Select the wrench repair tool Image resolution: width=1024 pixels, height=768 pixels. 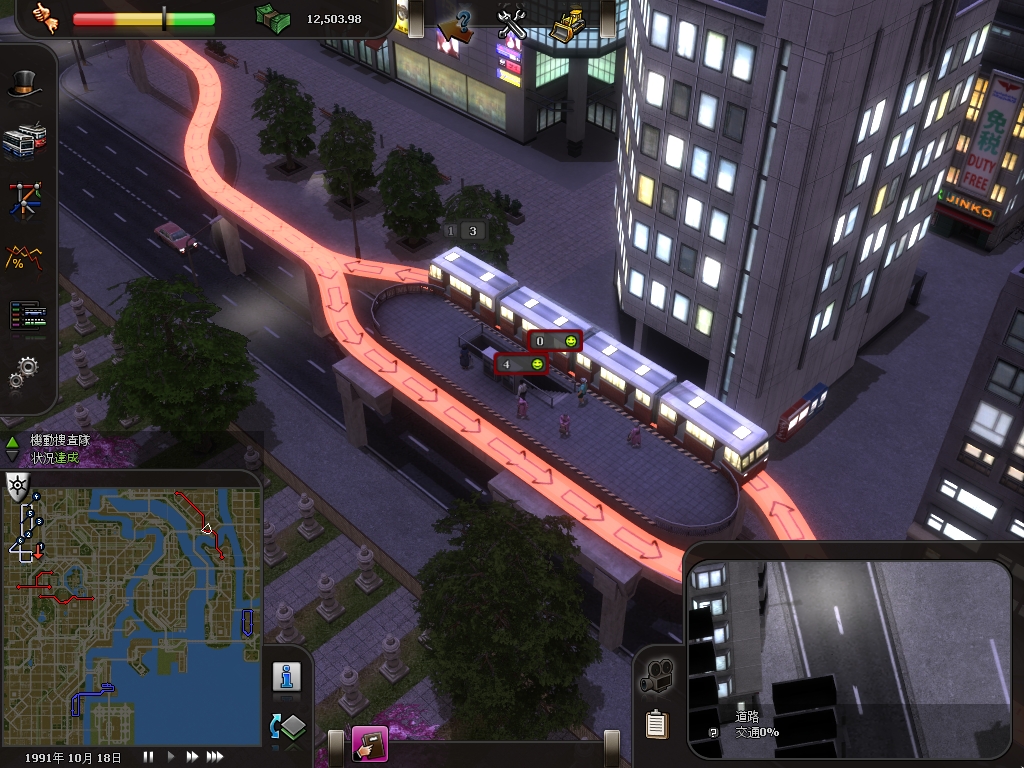pos(512,22)
